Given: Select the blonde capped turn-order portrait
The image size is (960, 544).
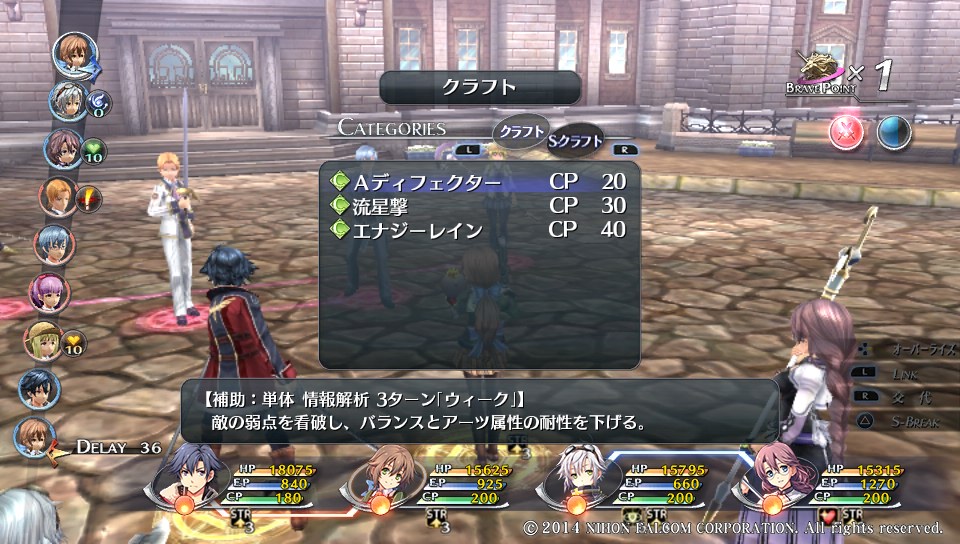Looking at the screenshot, I should pos(43,340).
